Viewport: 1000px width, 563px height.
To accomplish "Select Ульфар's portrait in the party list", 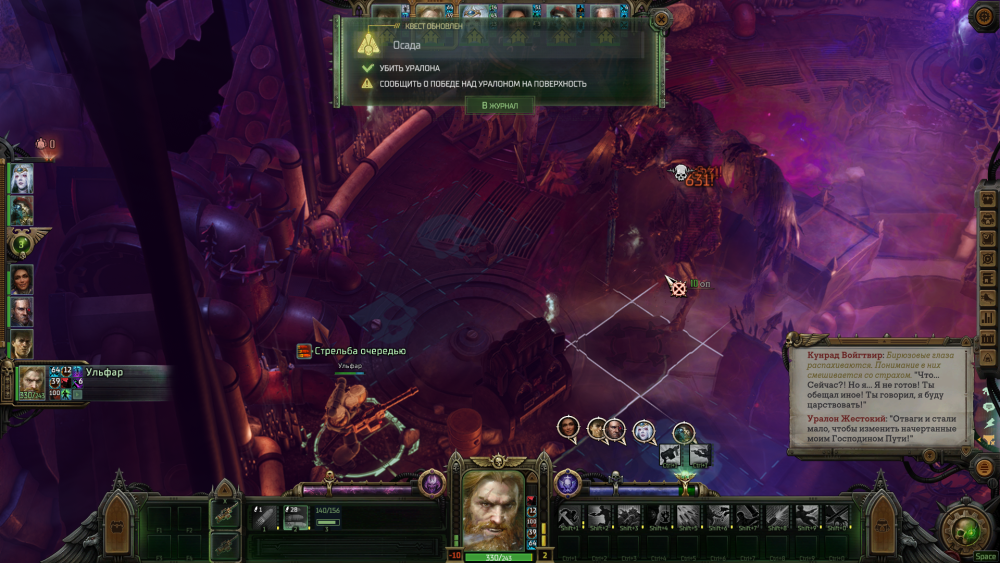I will click(31, 381).
